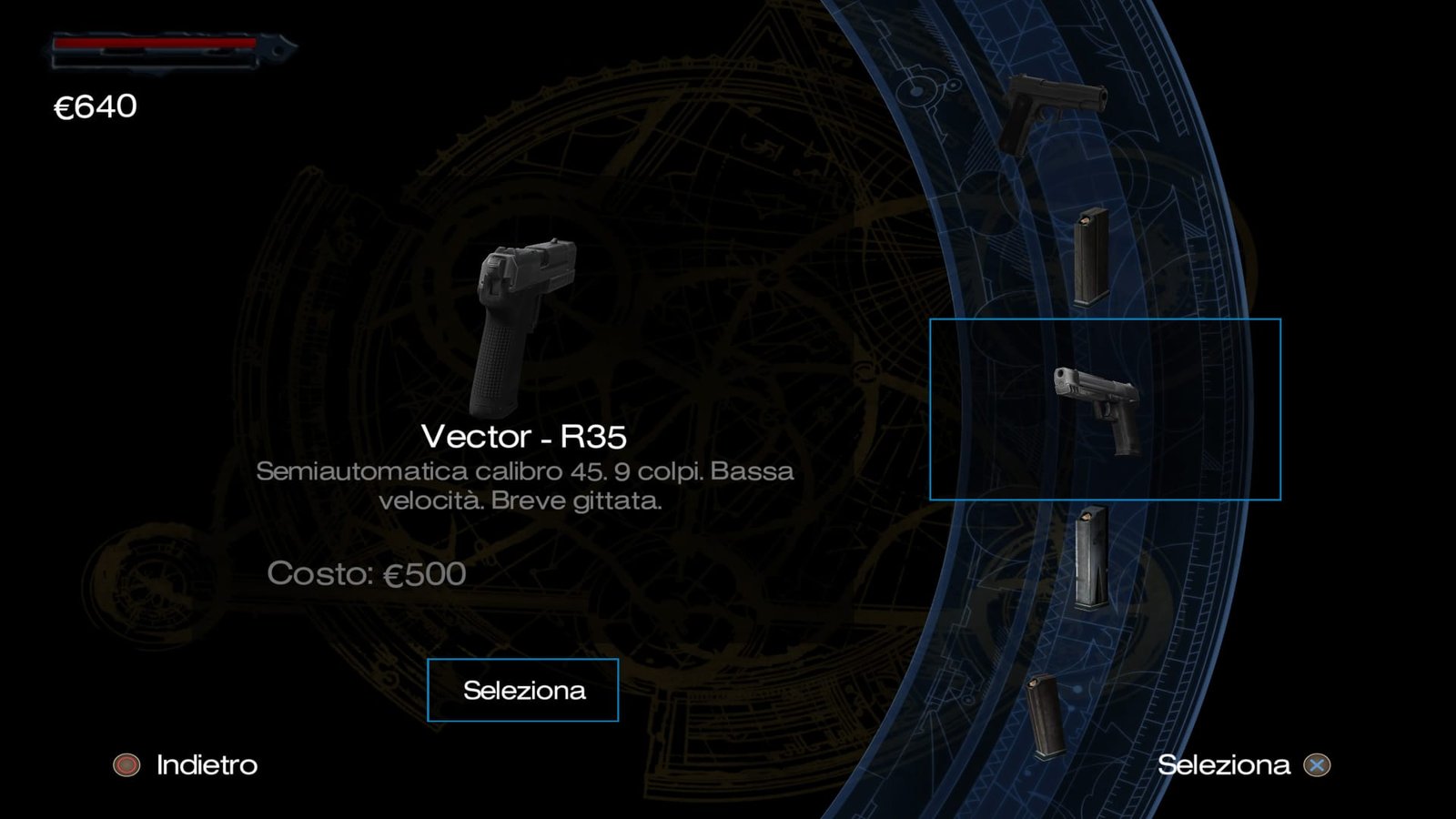Image resolution: width=1456 pixels, height=819 pixels.
Task: Select the highlighted Vector - R35 pistol on the wheel
Action: (x=1100, y=409)
